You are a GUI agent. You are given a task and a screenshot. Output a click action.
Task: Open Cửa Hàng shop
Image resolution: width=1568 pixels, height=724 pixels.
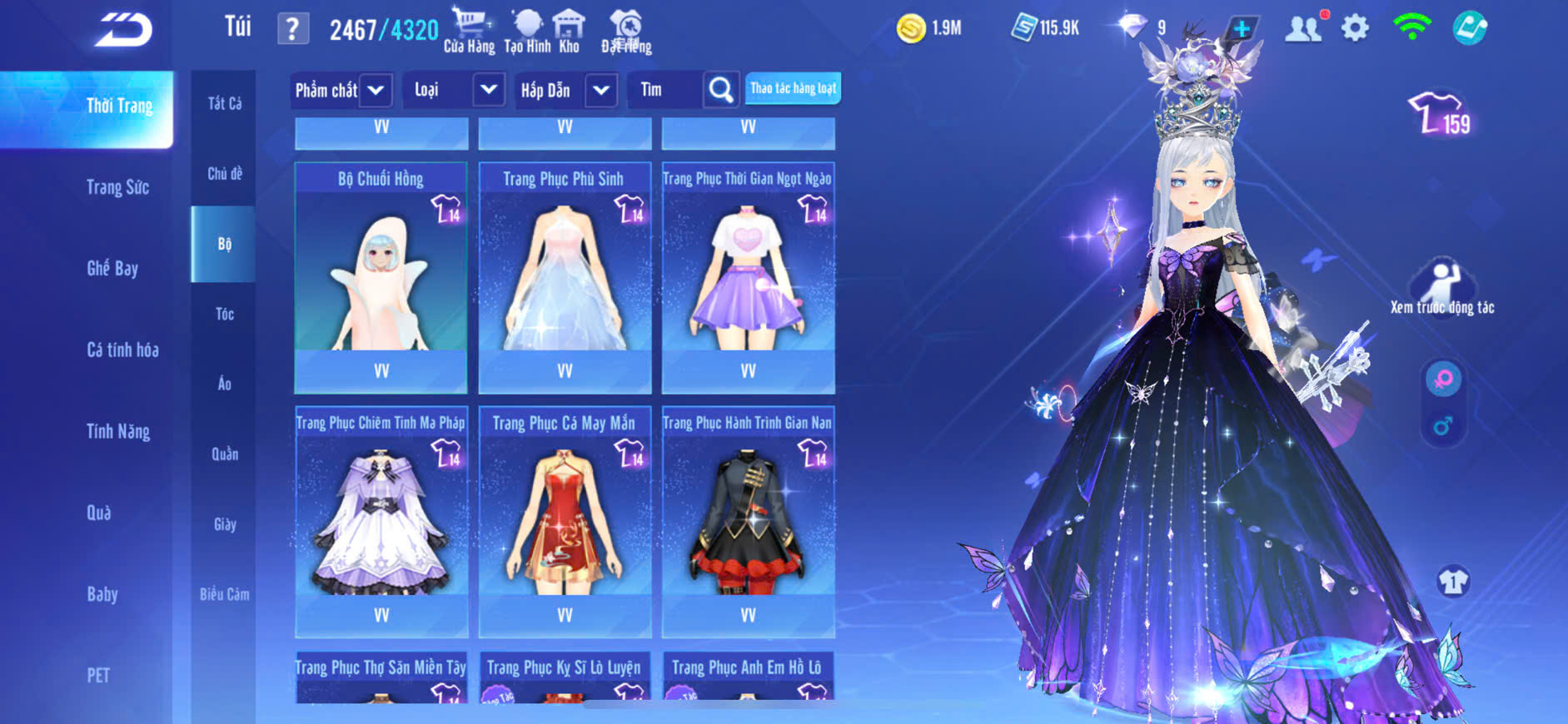(x=469, y=31)
